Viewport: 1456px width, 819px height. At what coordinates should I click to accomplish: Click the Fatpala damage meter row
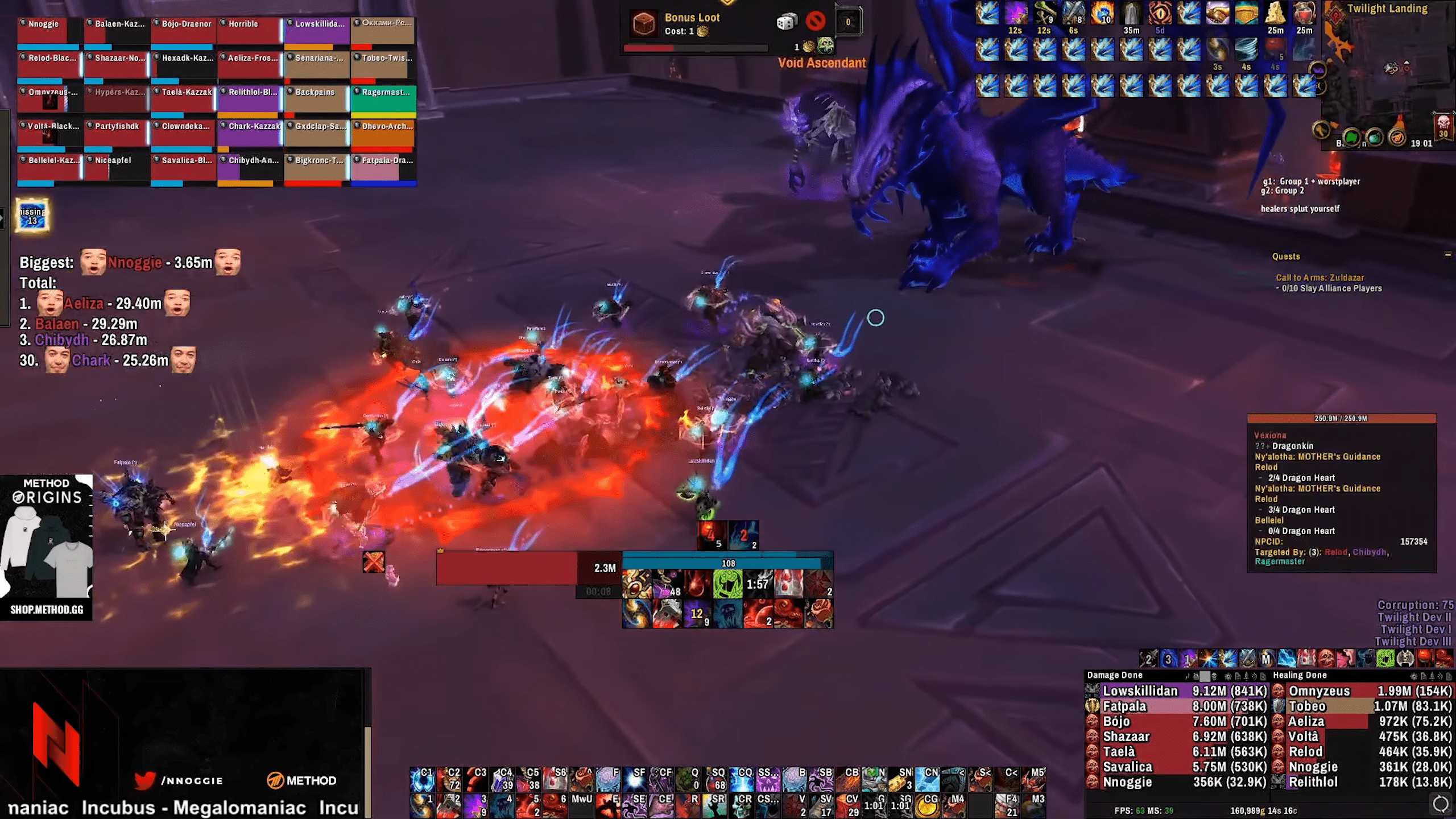[x=1177, y=706]
